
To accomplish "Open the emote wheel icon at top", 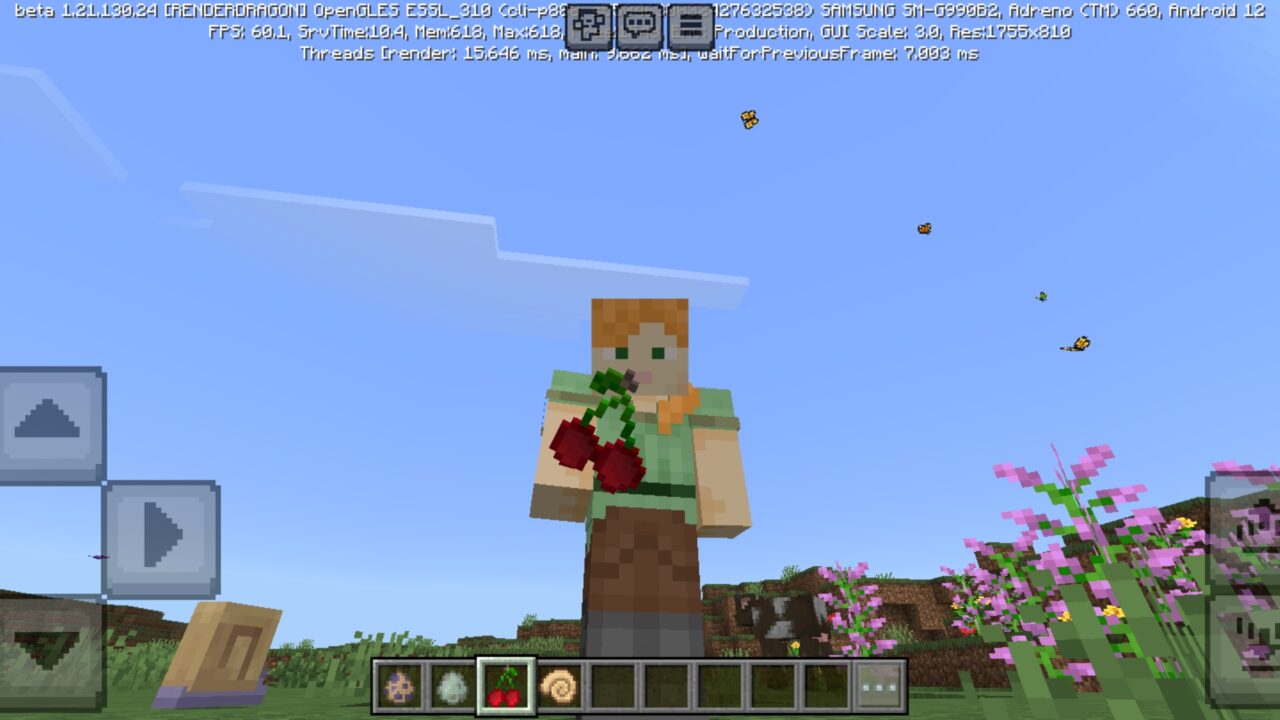I will click(x=588, y=24).
